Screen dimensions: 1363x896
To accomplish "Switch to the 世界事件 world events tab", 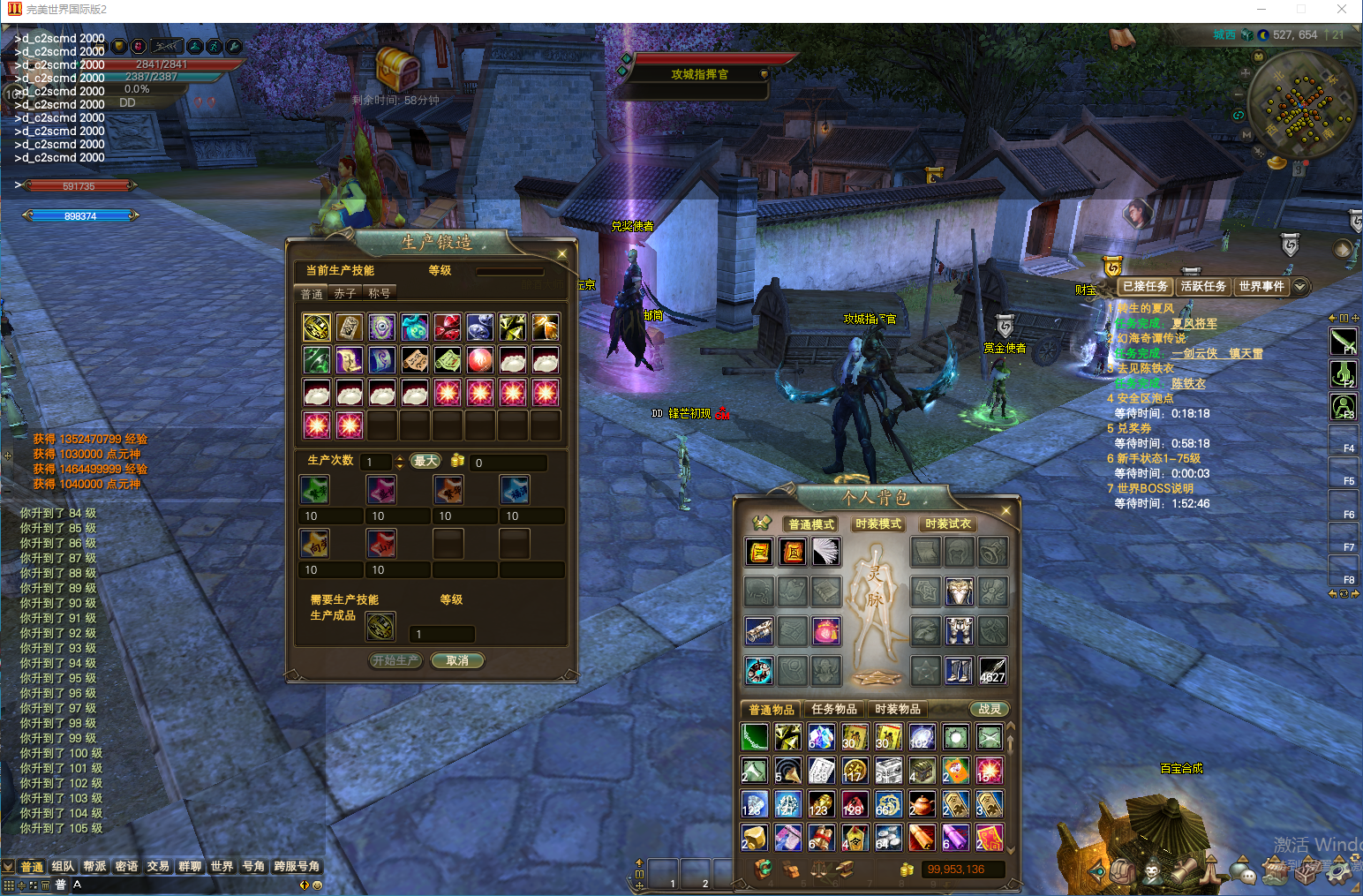I will click(x=1261, y=286).
